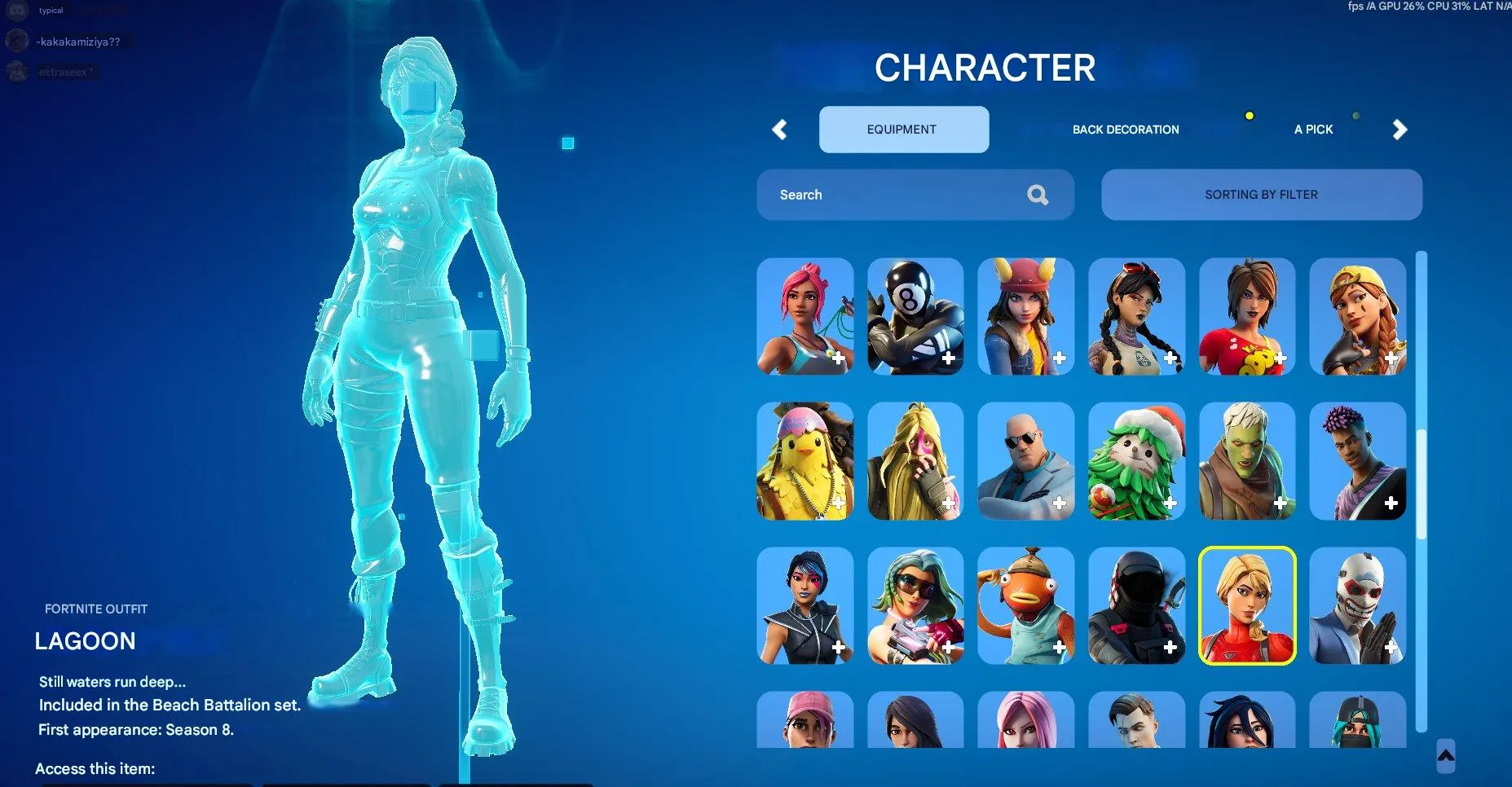Click the plus icon on Fishstick's thumbnail
1512x787 pixels.
coord(1059,648)
